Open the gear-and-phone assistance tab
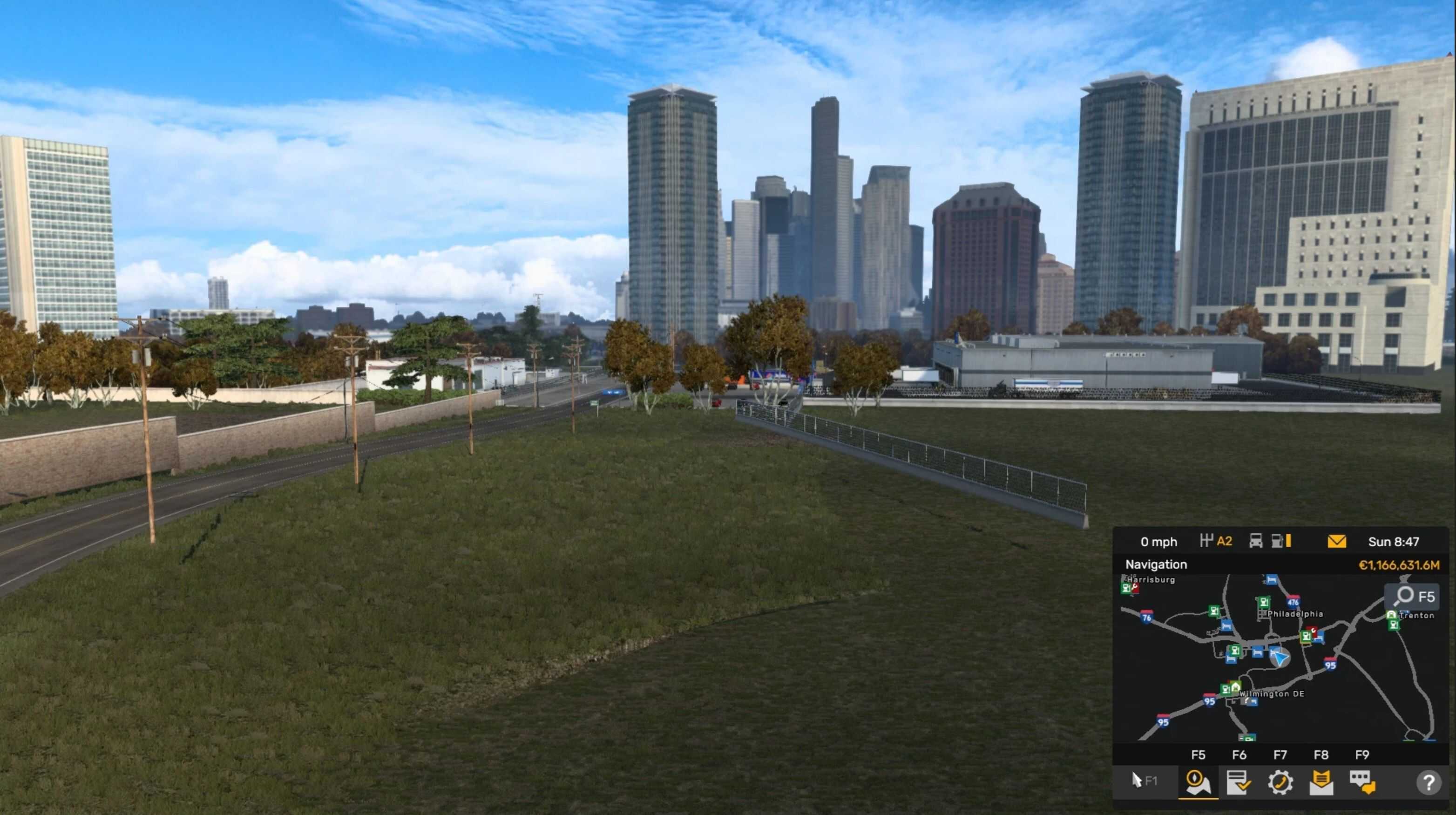 pos(1280,783)
